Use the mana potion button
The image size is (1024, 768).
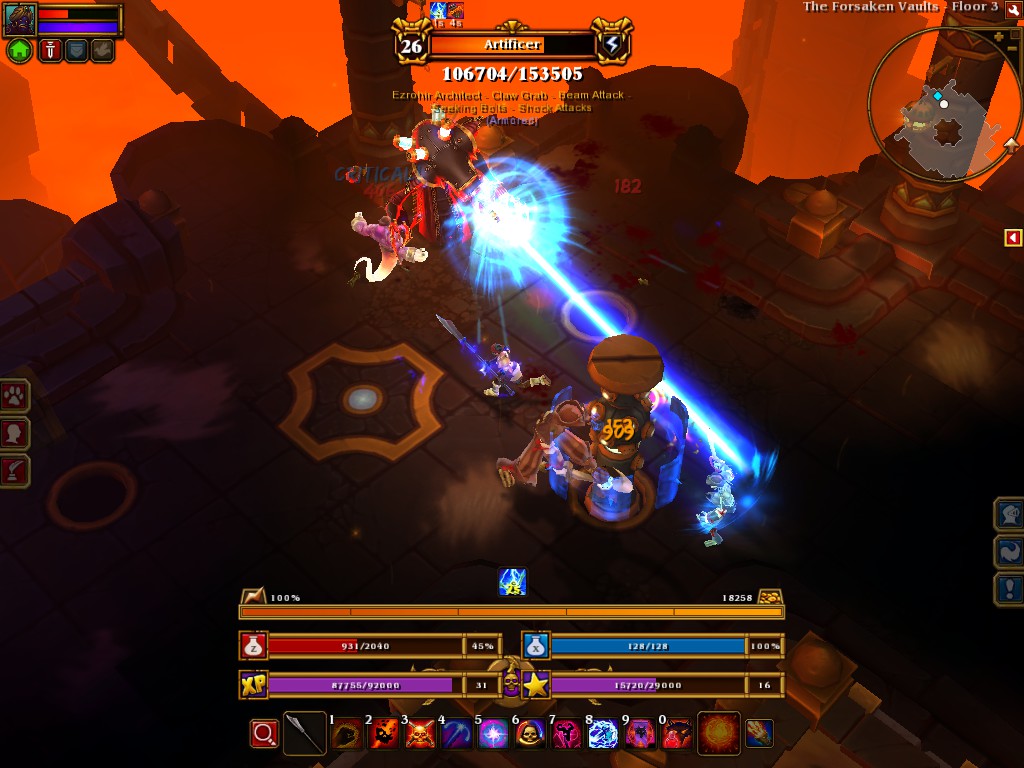coord(536,646)
